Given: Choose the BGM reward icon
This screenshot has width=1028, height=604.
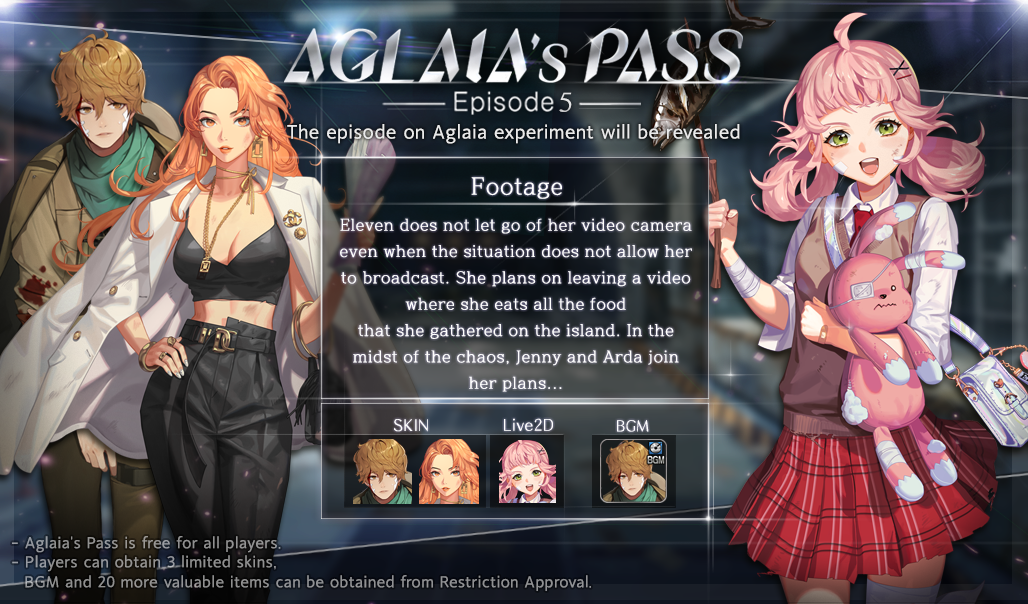Looking at the screenshot, I should (632, 470).
